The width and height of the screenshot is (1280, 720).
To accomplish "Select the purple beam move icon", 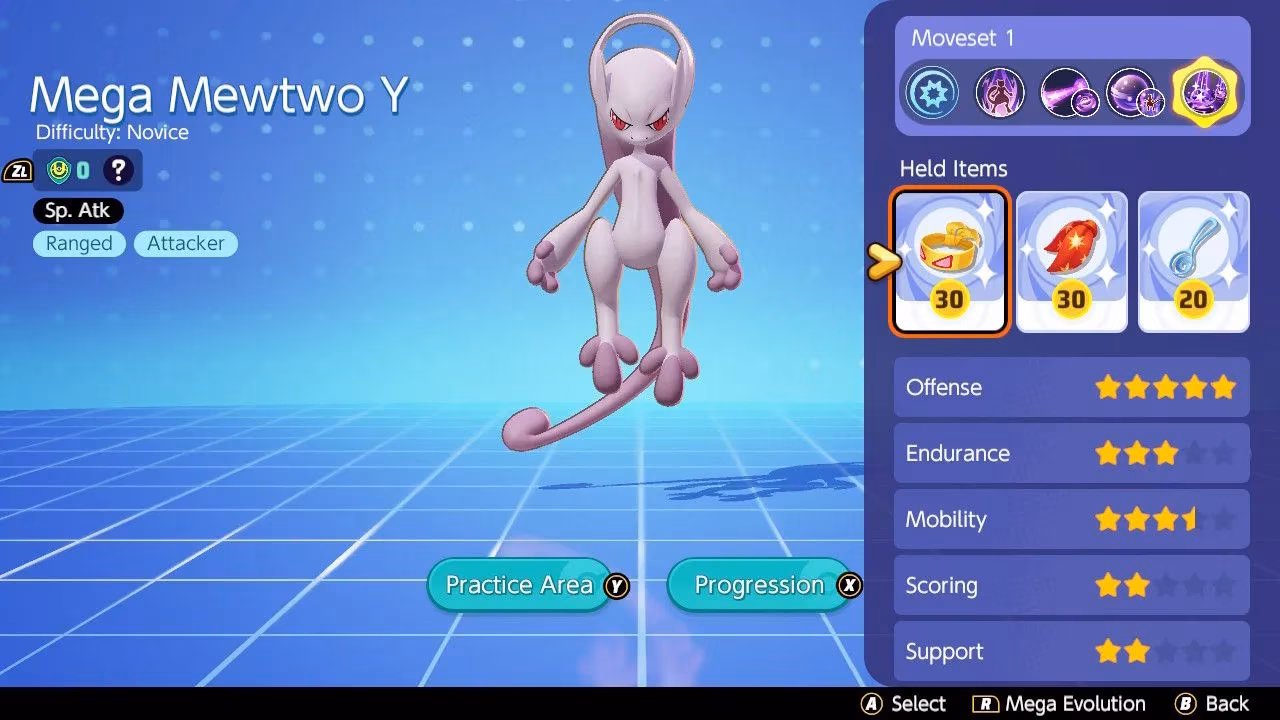I will [1069, 91].
